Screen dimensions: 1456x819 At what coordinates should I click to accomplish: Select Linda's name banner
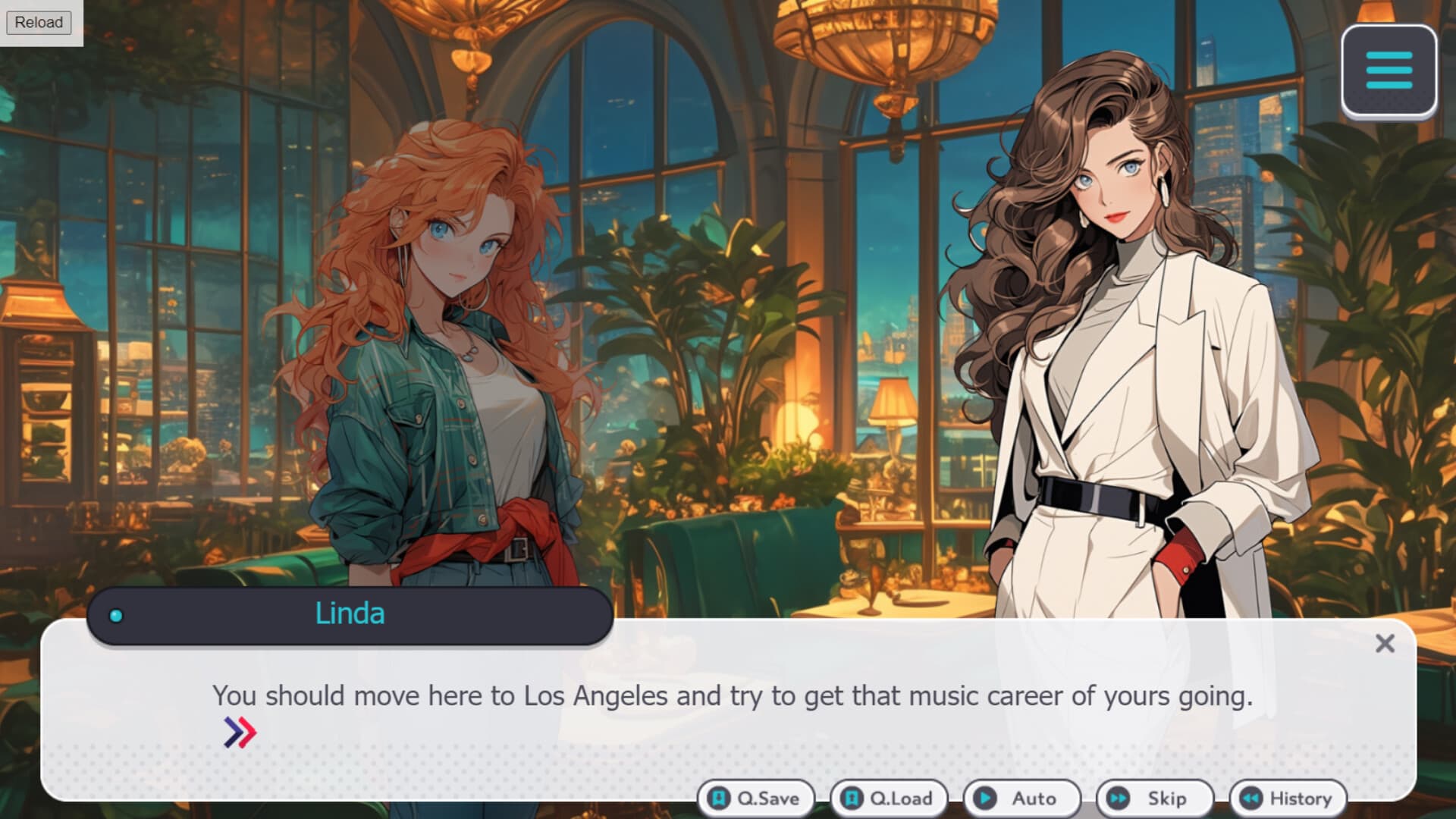tap(350, 613)
